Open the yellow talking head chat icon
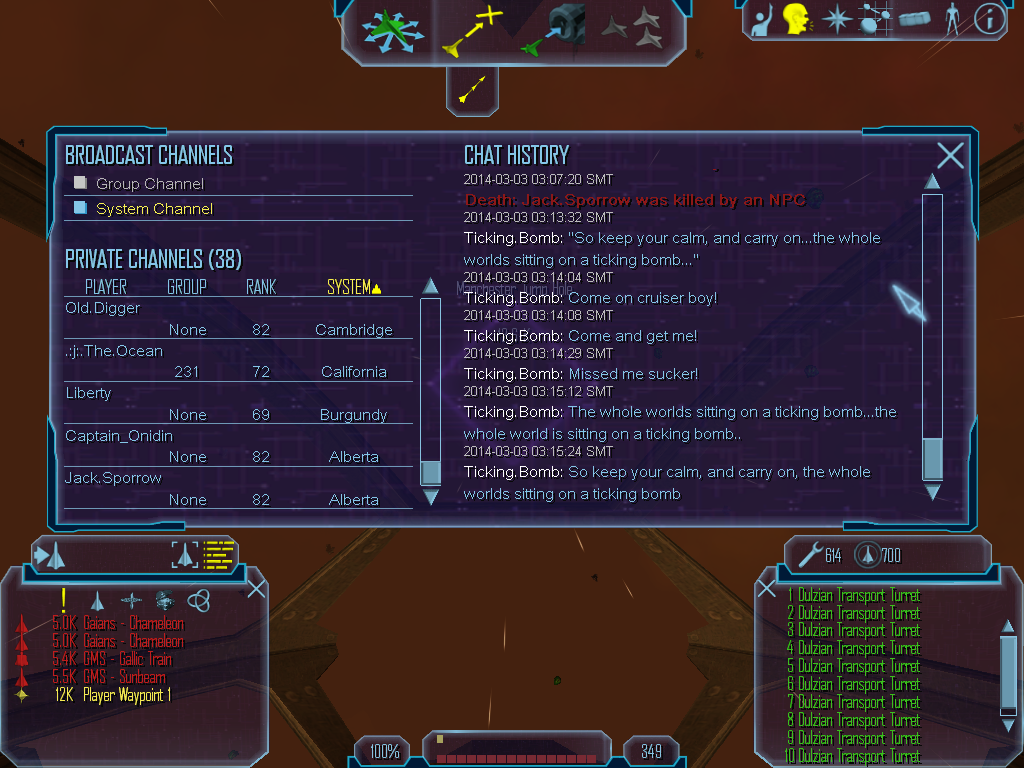Screen dimensions: 1024x768 click(796, 19)
